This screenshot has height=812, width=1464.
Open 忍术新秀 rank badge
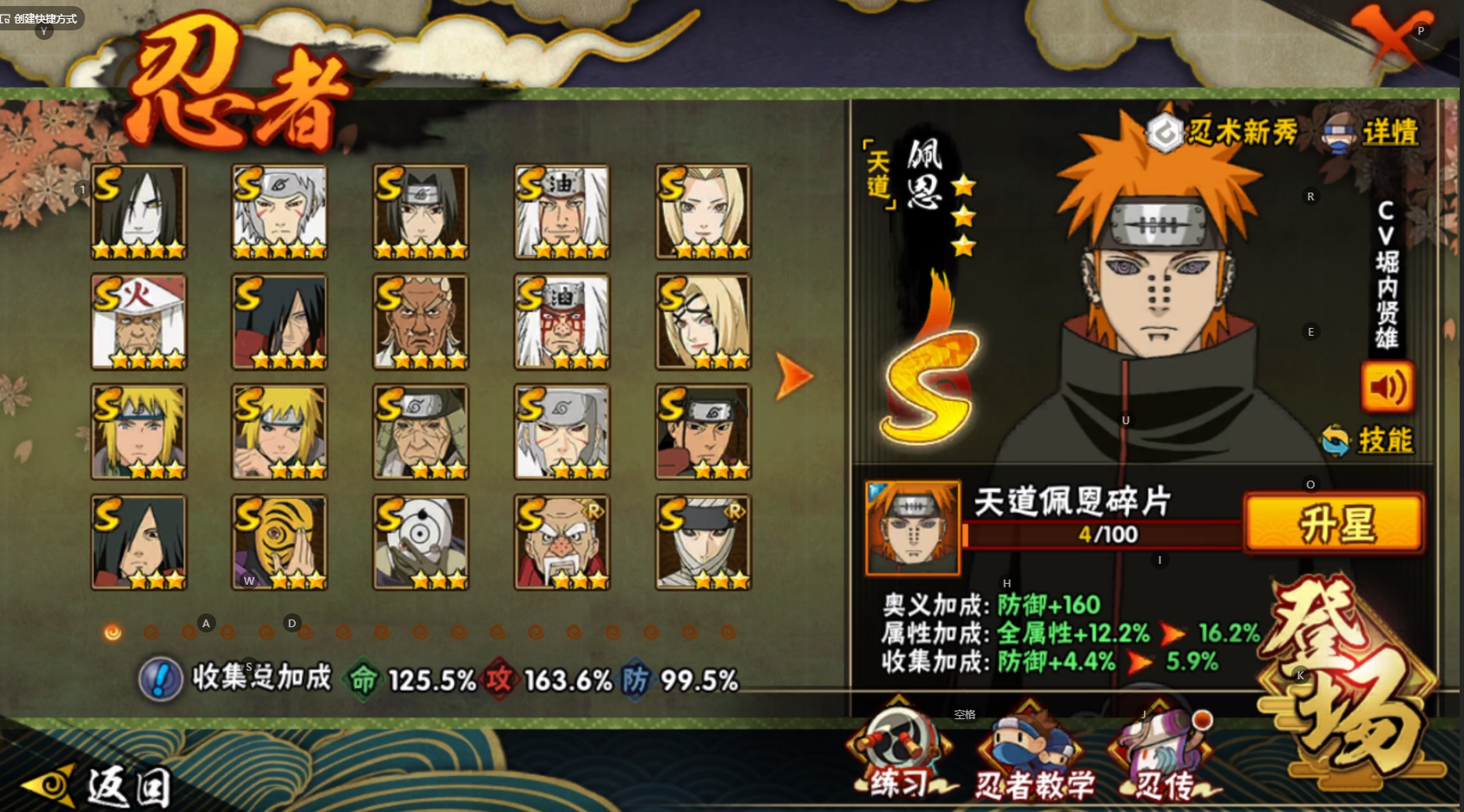click(x=1222, y=133)
